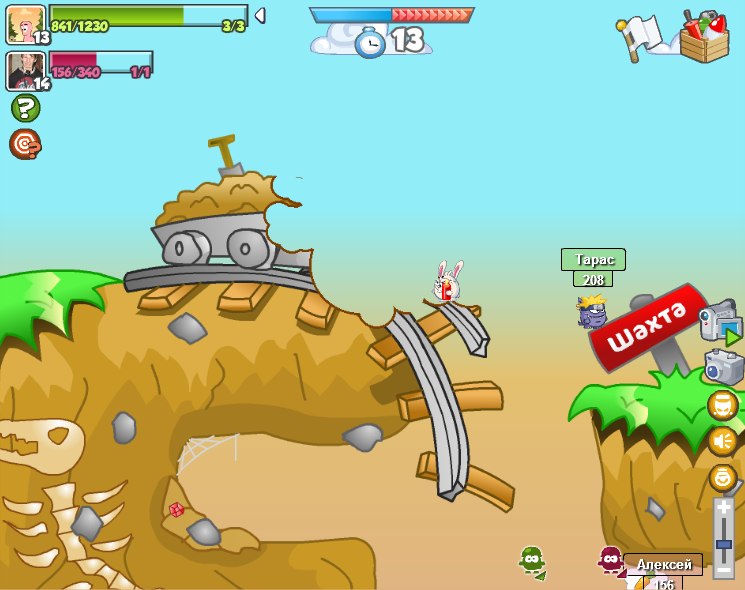The width and height of the screenshot is (745, 590).
Task: Click the orange target hint icon
Action: click(25, 144)
